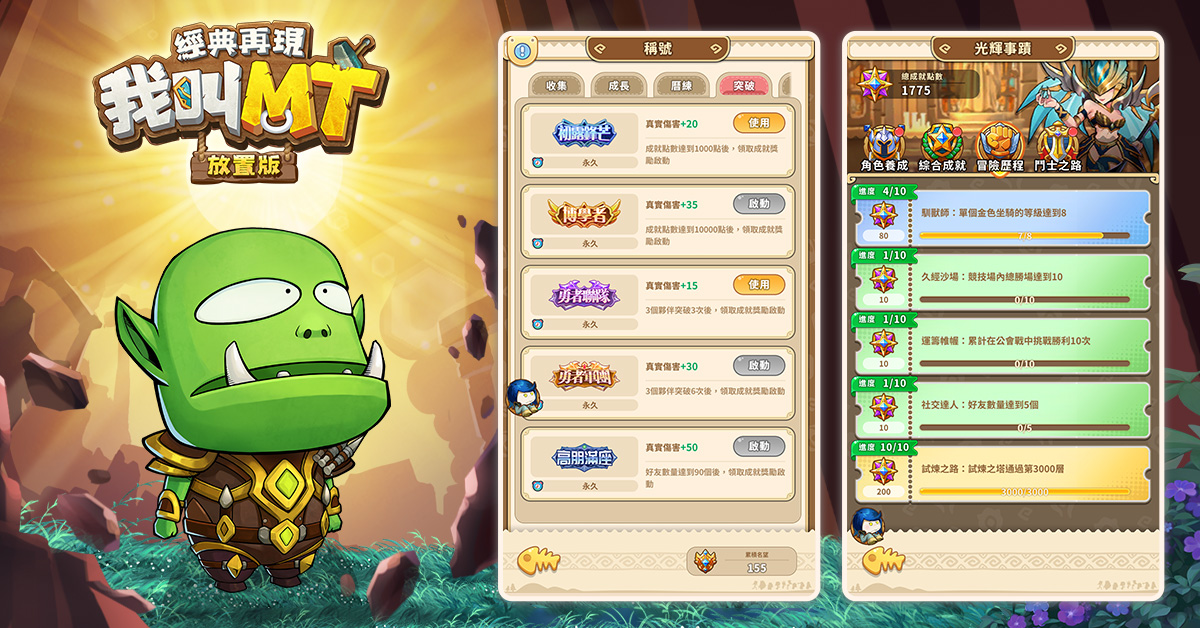Click 使用 on the +15 damage title
The width and height of the screenshot is (1200, 628).
(x=759, y=285)
